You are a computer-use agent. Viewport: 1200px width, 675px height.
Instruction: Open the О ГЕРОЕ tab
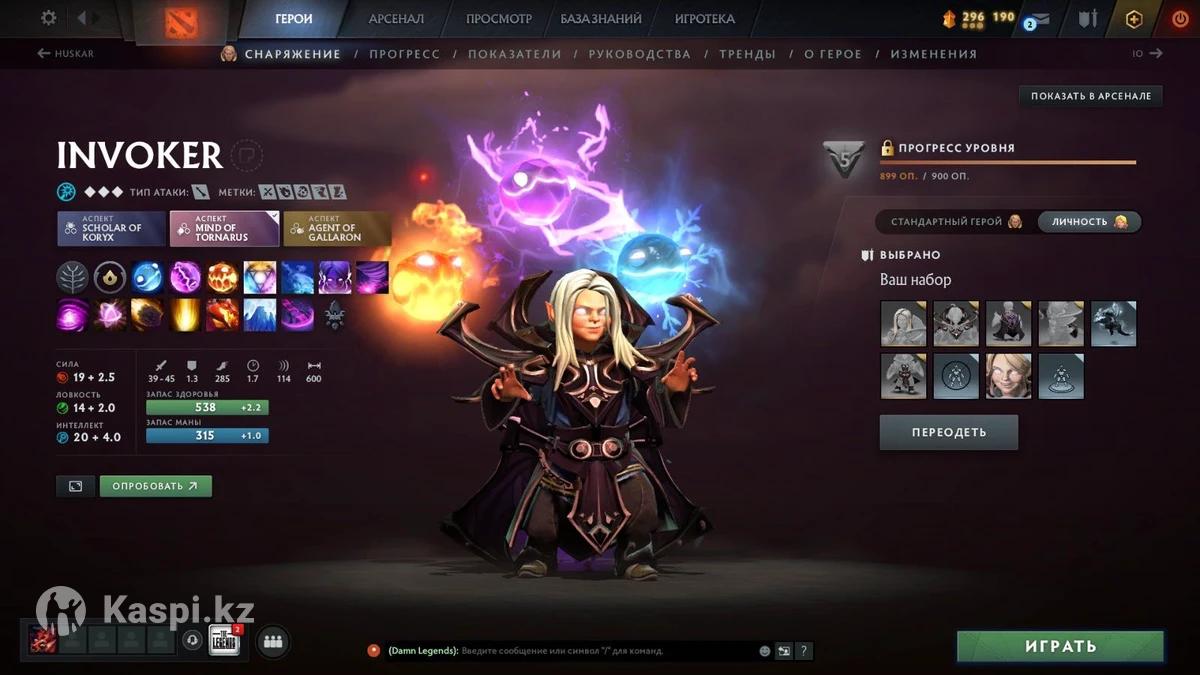(833, 54)
